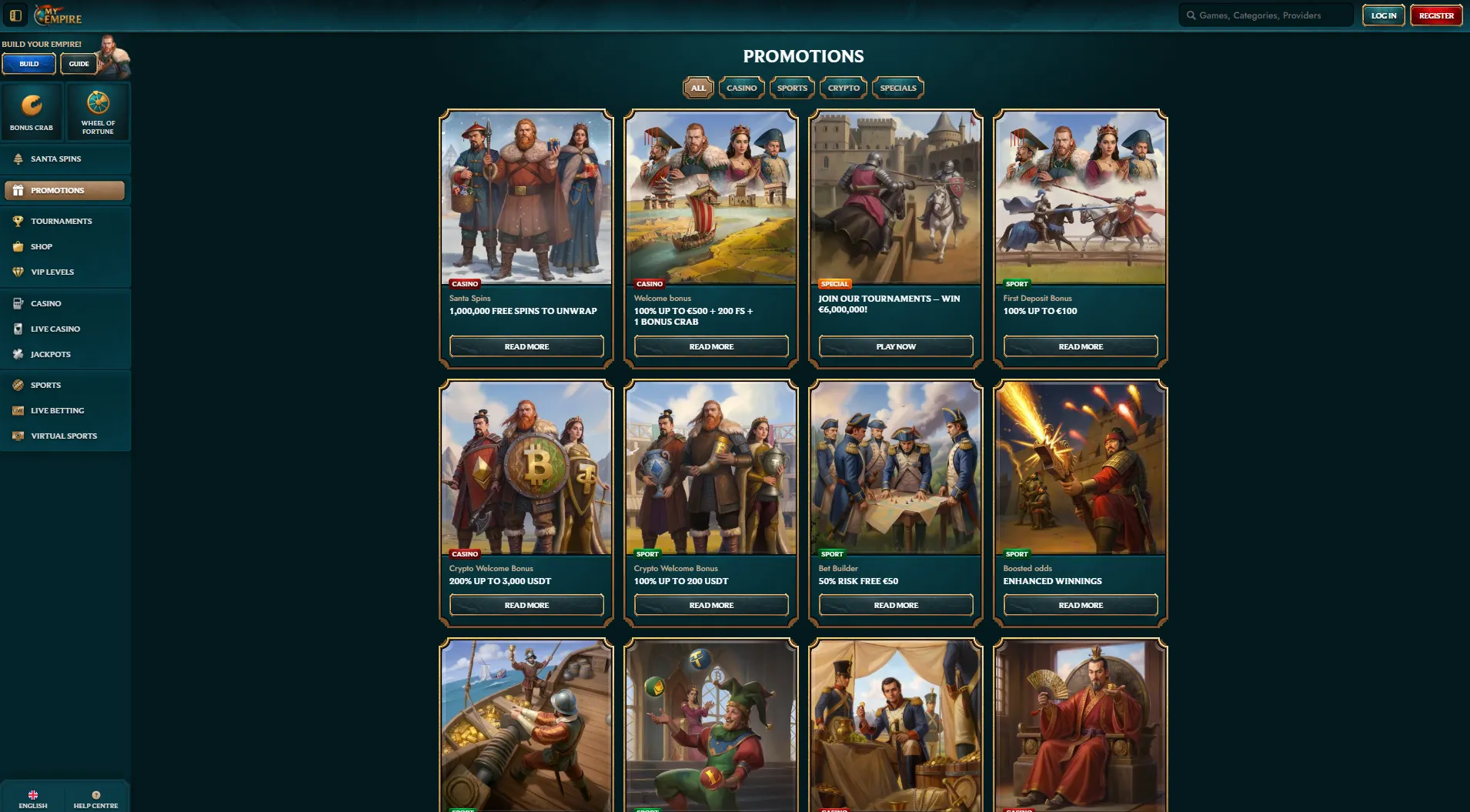Open the Tournaments menu entry
The height and width of the screenshot is (812, 1470).
point(61,222)
